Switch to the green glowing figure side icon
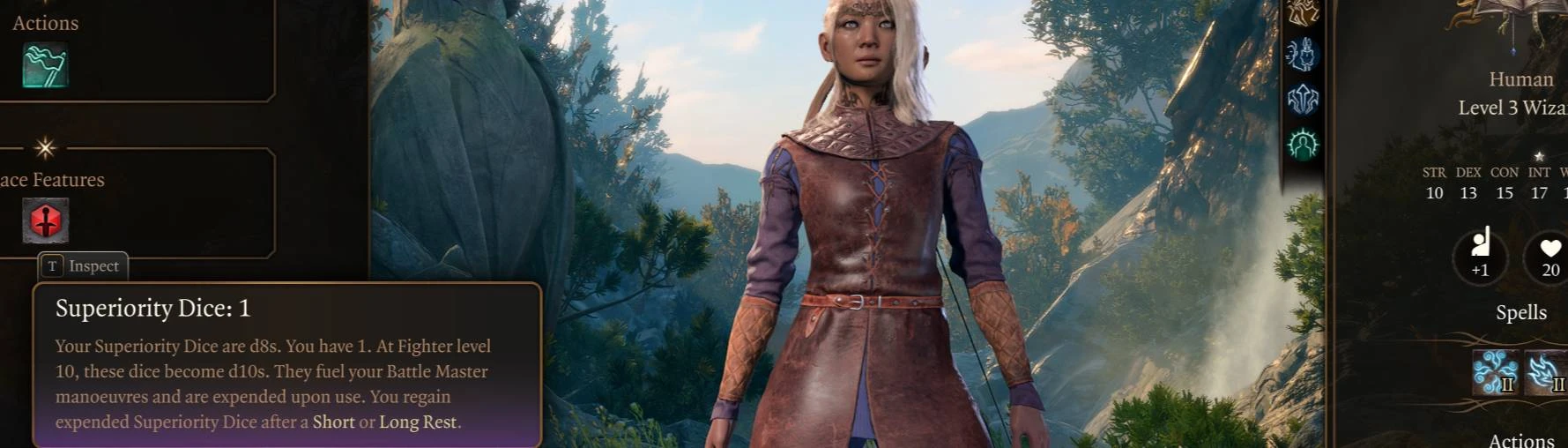 [x=1302, y=144]
